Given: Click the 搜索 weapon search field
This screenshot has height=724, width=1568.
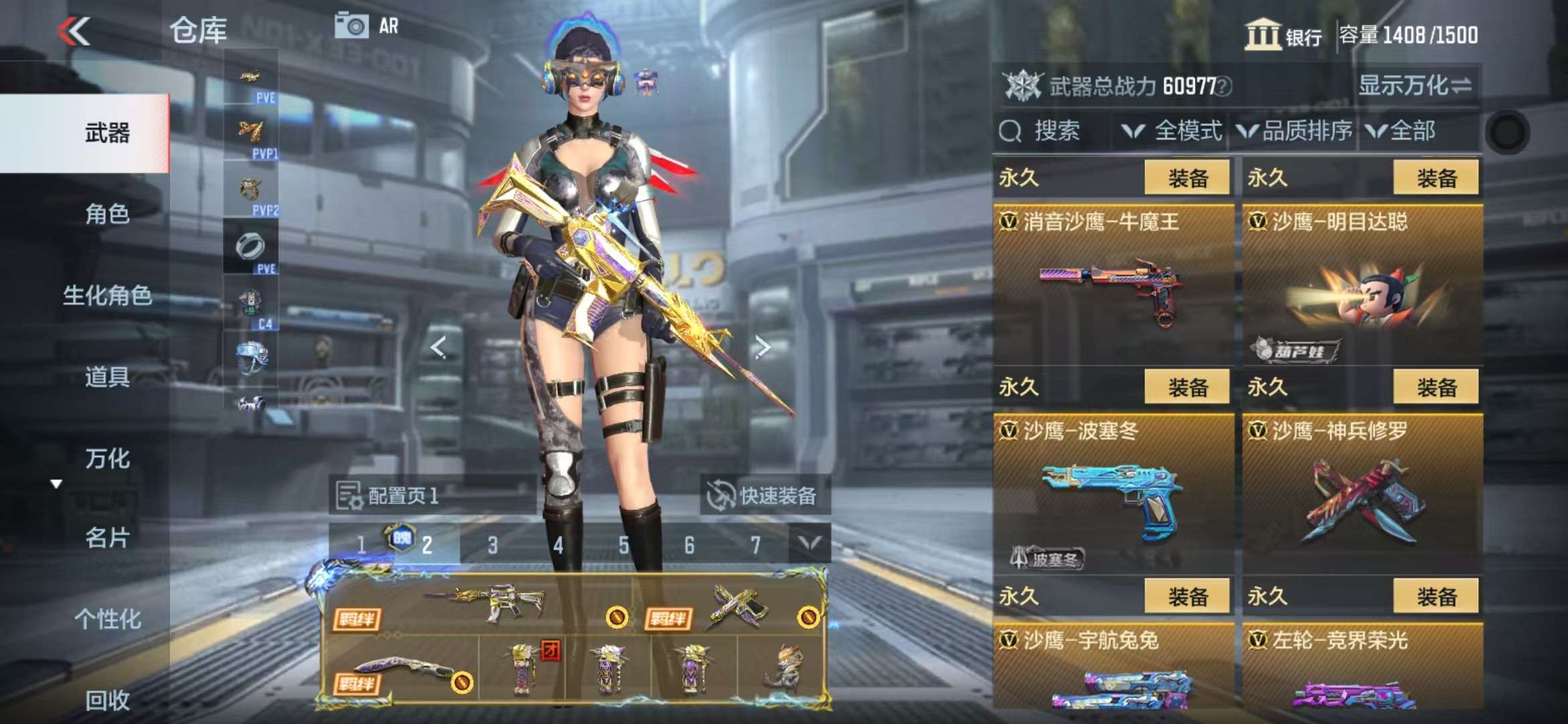Looking at the screenshot, I should click(1053, 131).
